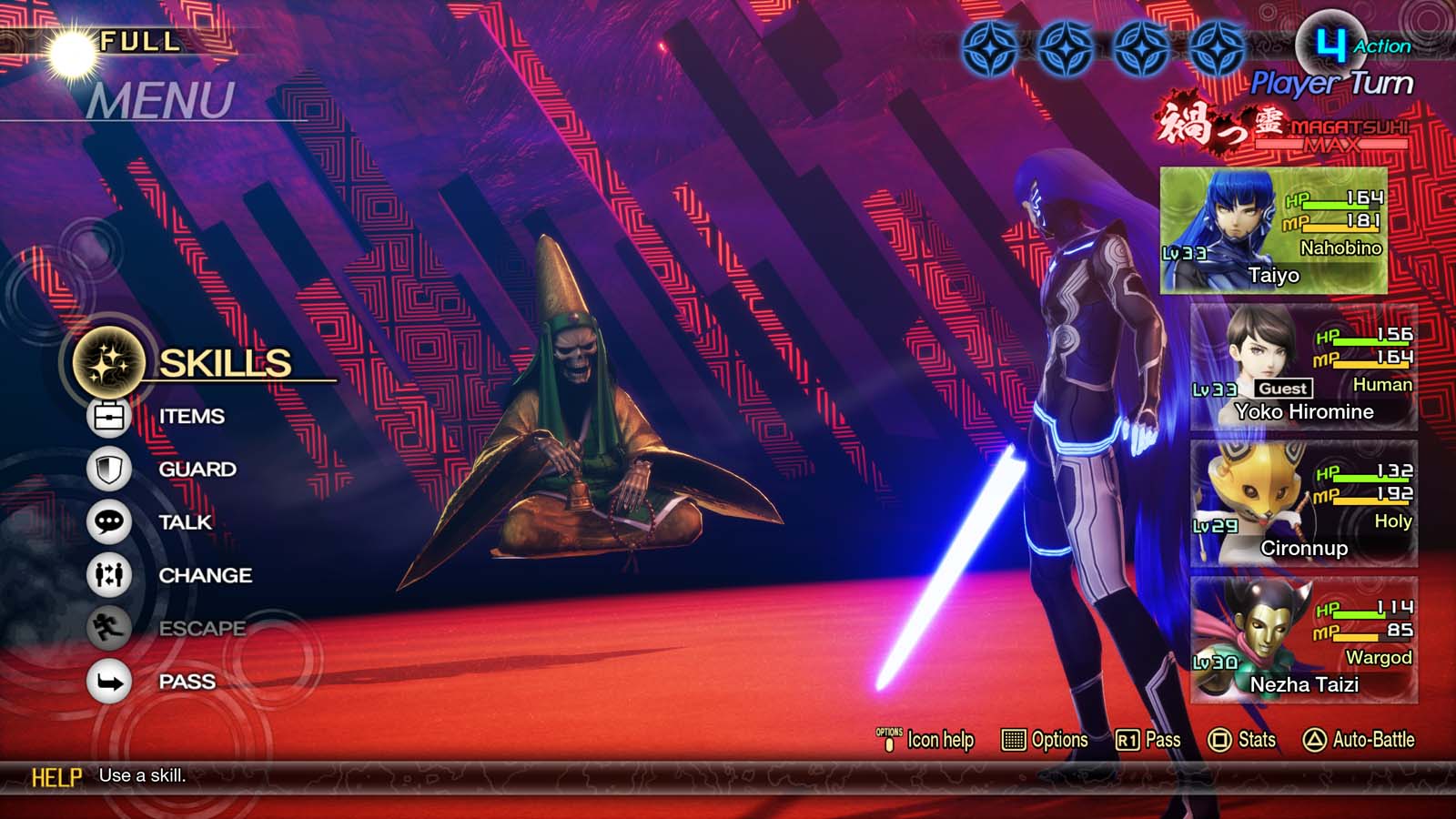
Task: Select the Skills command icon
Action: [x=106, y=361]
